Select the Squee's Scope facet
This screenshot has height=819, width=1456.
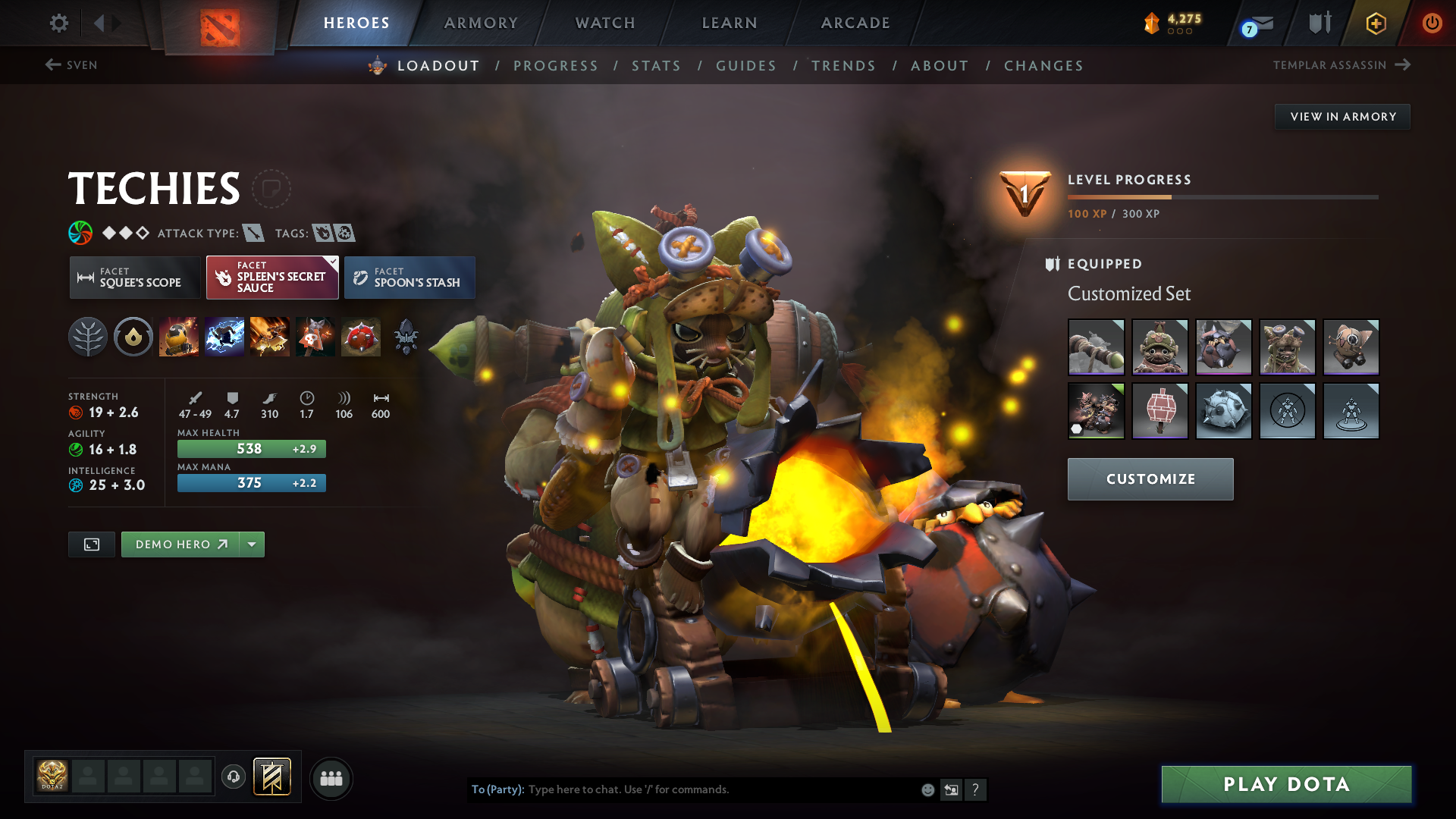coord(134,278)
